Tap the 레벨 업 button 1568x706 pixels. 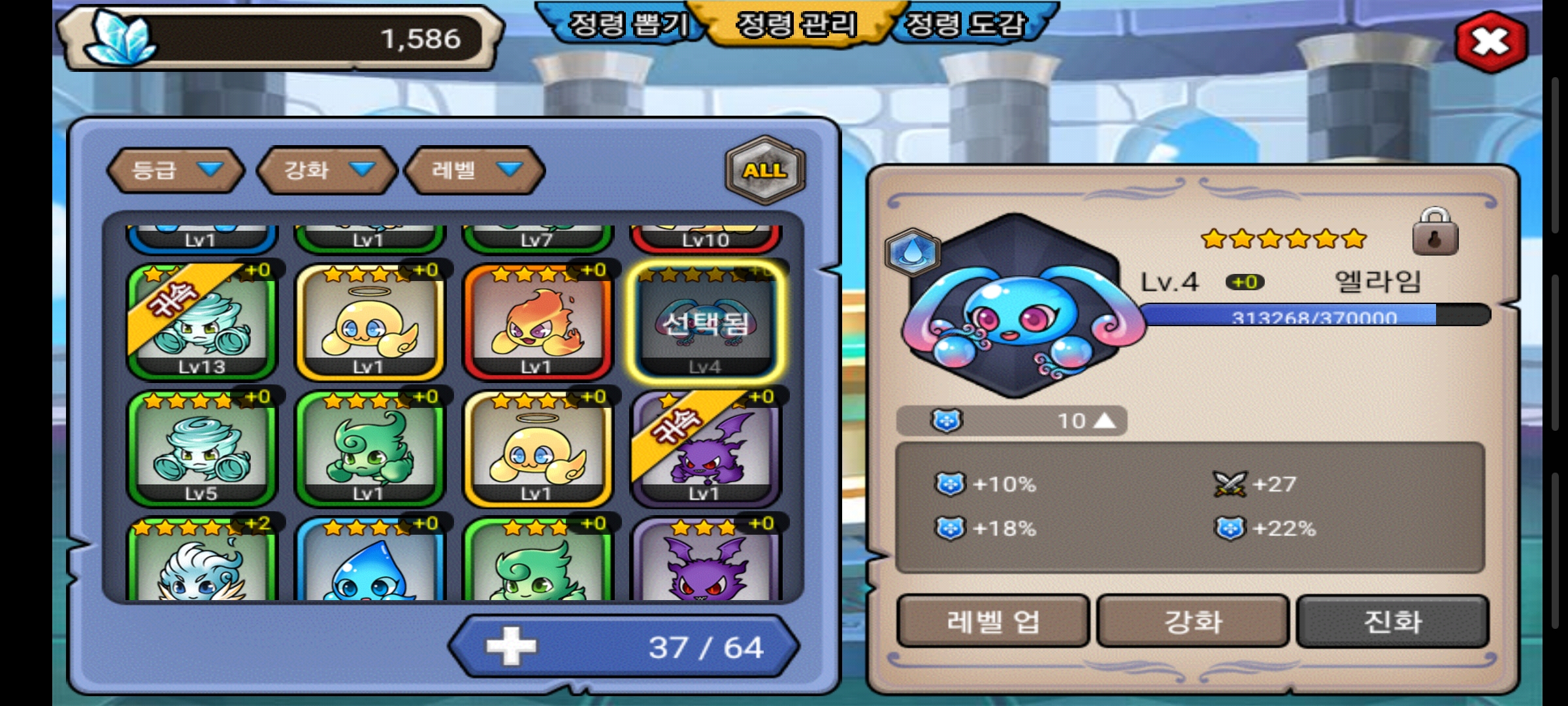point(992,621)
